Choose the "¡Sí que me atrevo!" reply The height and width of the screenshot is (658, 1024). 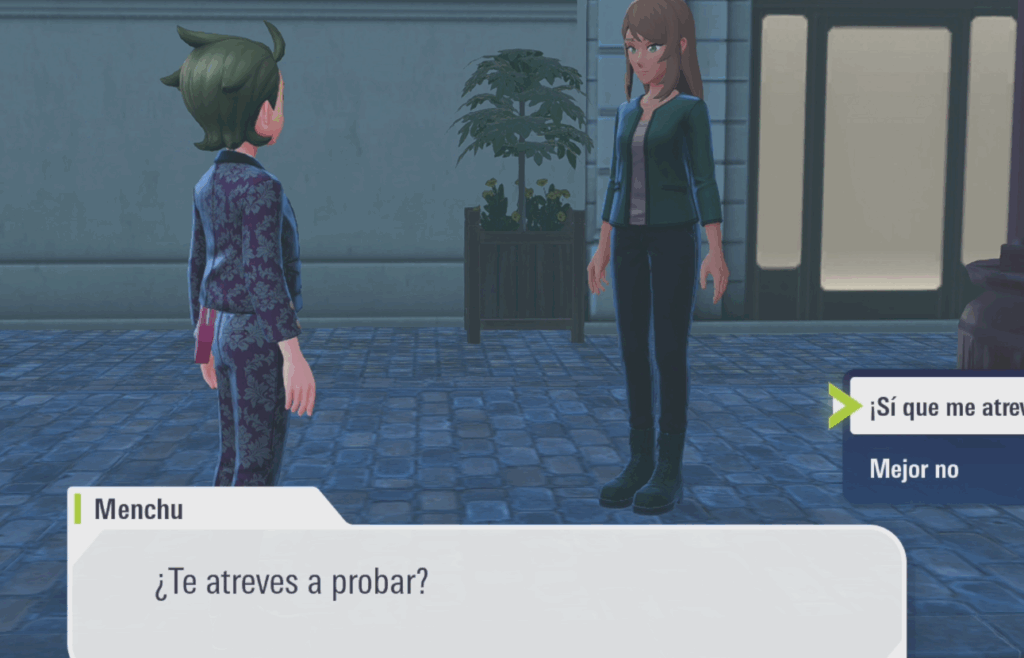point(940,407)
